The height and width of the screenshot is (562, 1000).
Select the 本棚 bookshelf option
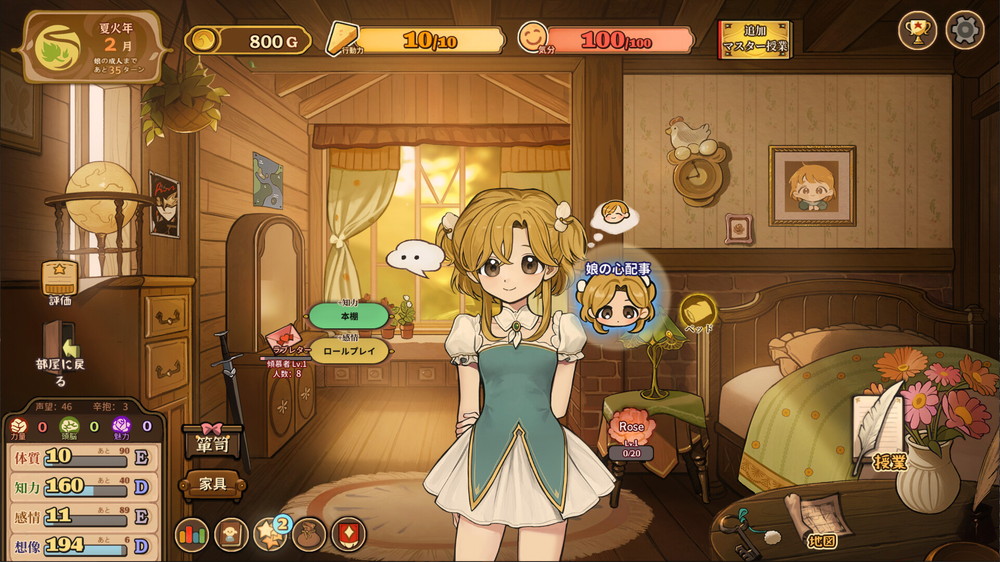click(x=349, y=315)
